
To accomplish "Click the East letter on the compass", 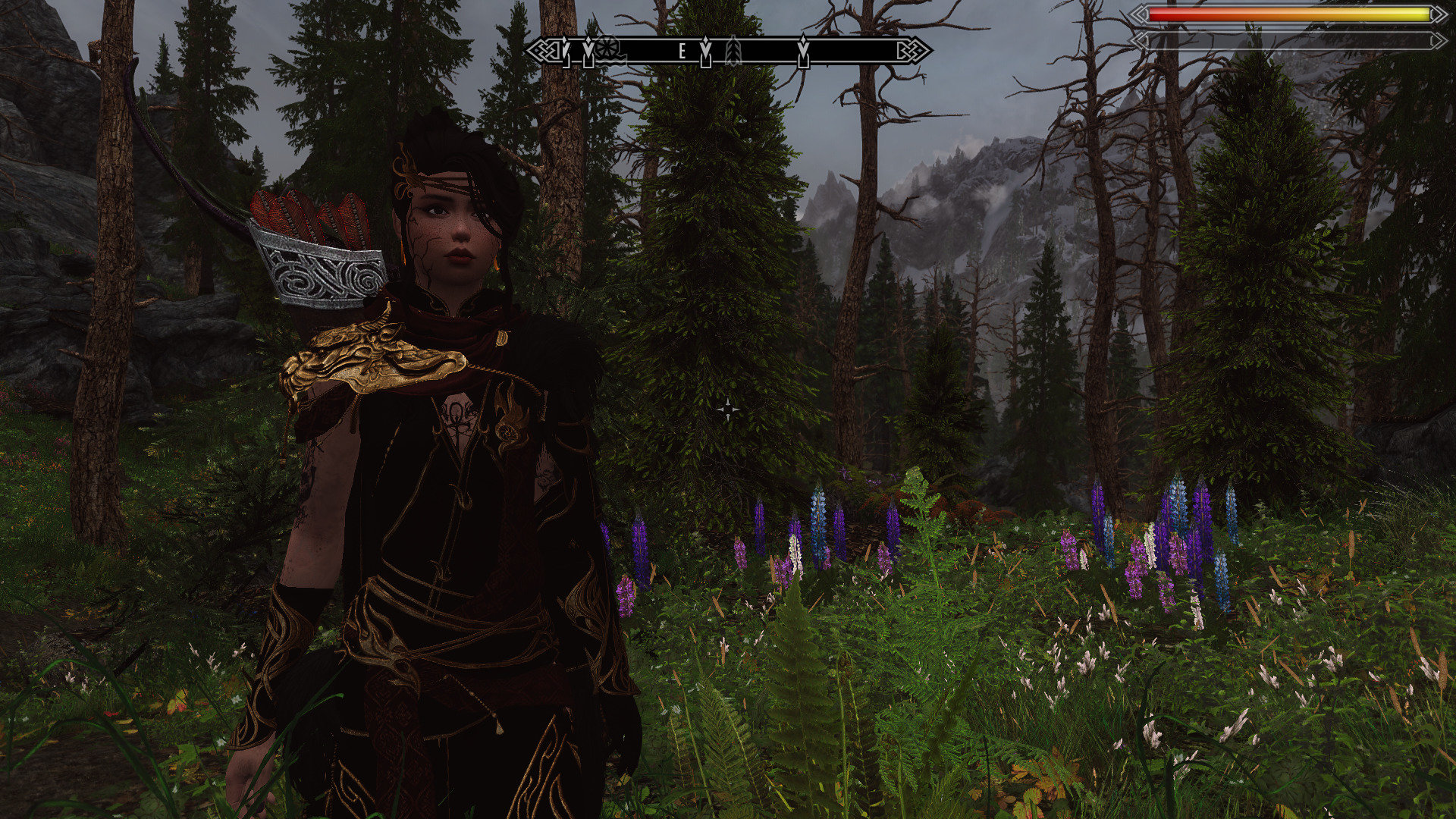I will coord(682,51).
